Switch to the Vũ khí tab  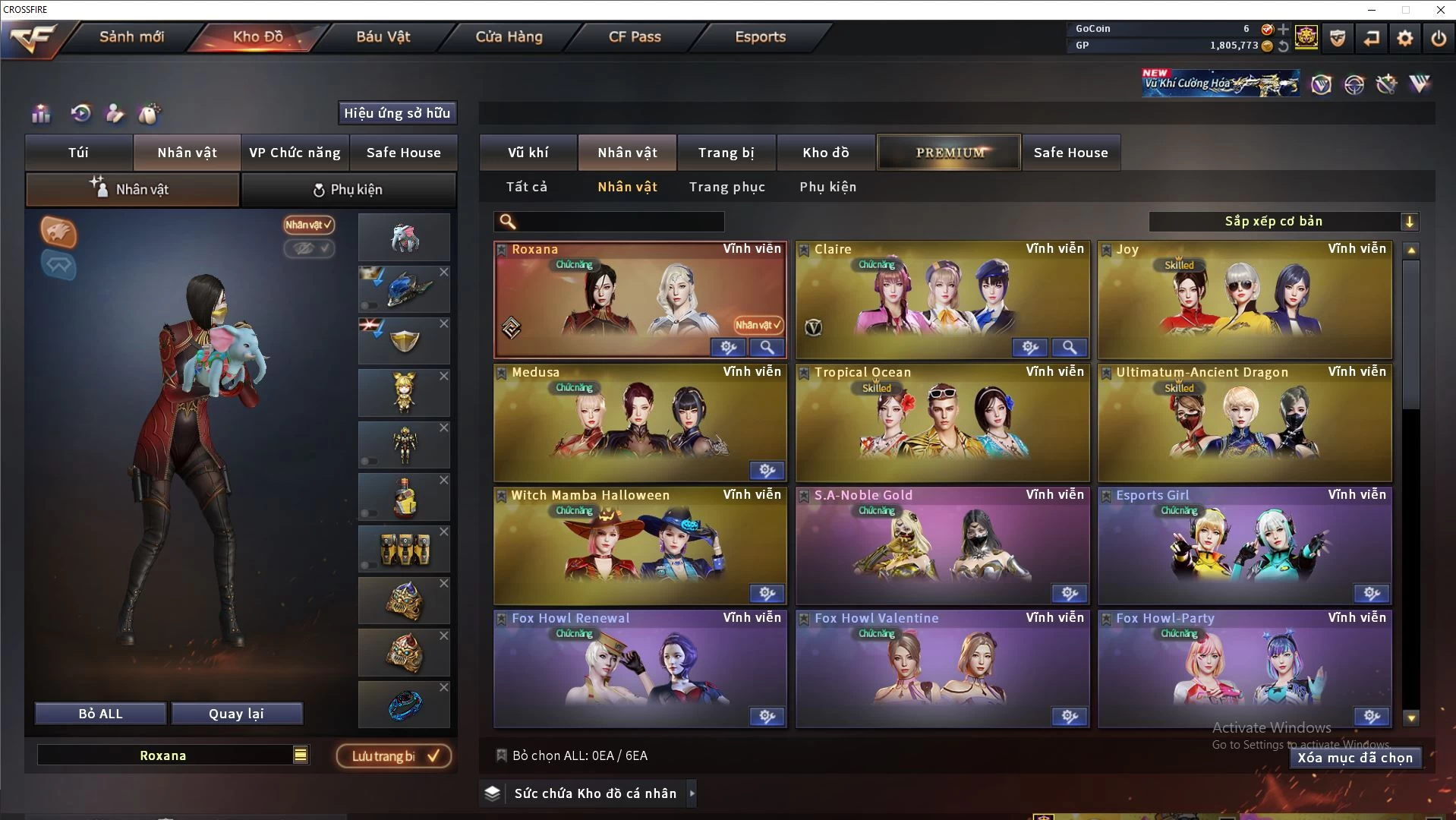[528, 153]
